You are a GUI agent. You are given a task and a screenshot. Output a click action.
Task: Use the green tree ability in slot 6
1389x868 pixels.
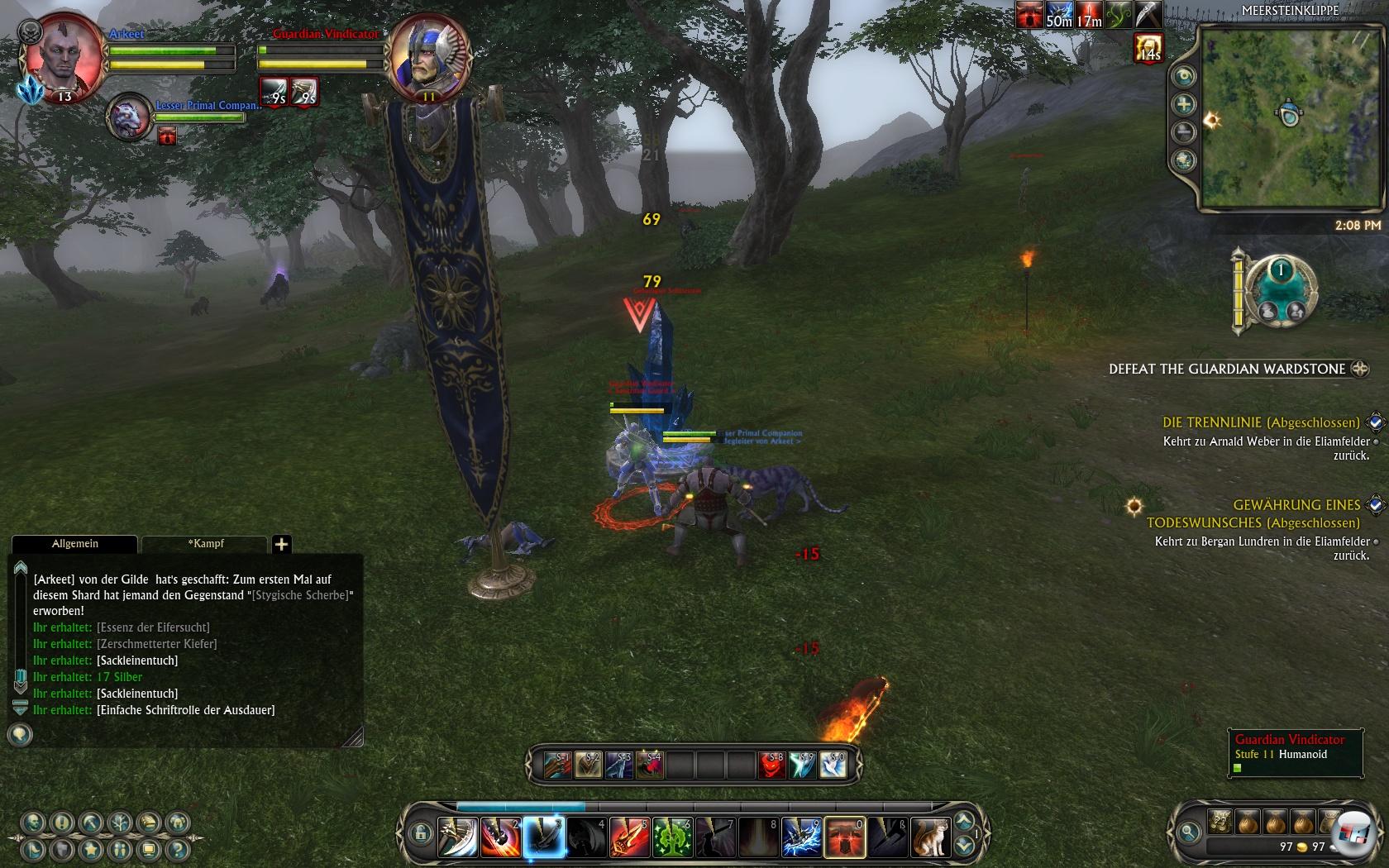tap(673, 837)
